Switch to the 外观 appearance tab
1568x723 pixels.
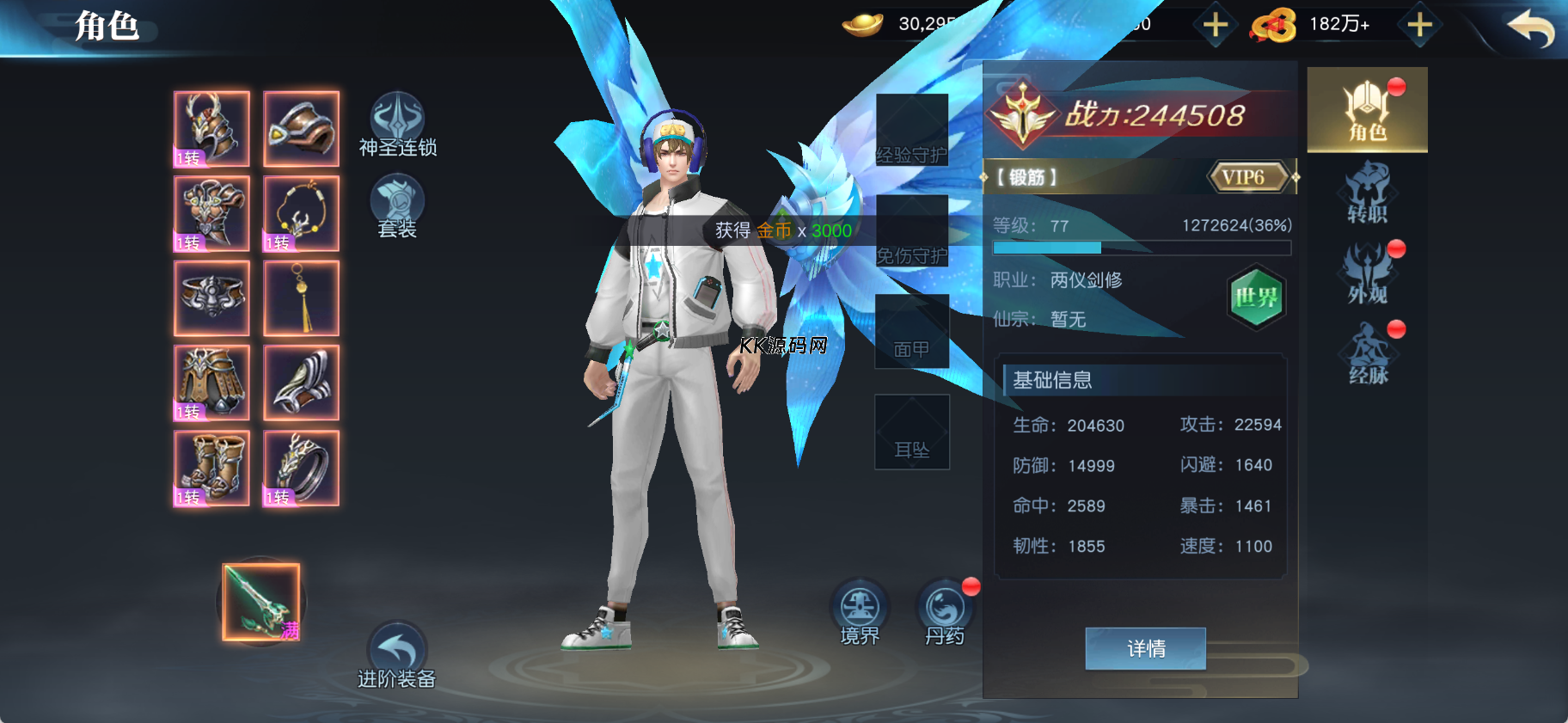[x=1367, y=273]
